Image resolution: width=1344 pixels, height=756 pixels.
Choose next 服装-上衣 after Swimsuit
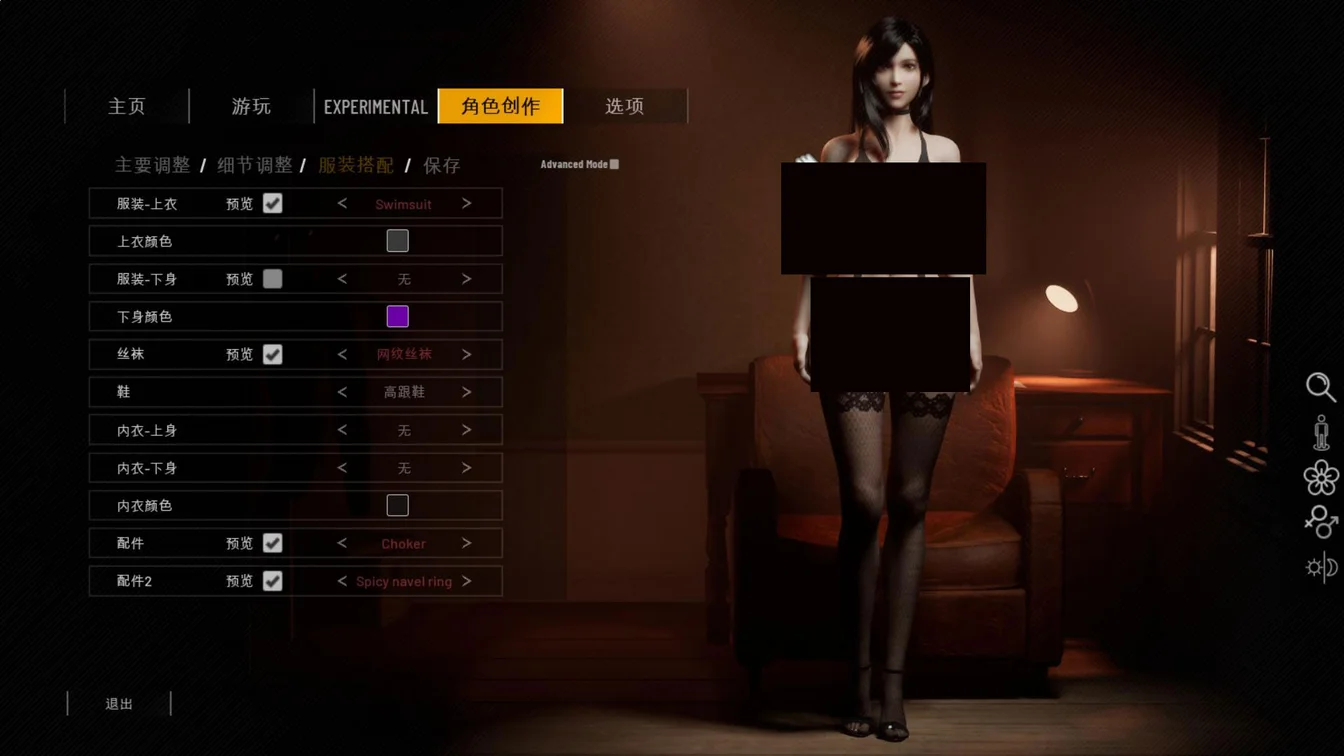click(466, 203)
